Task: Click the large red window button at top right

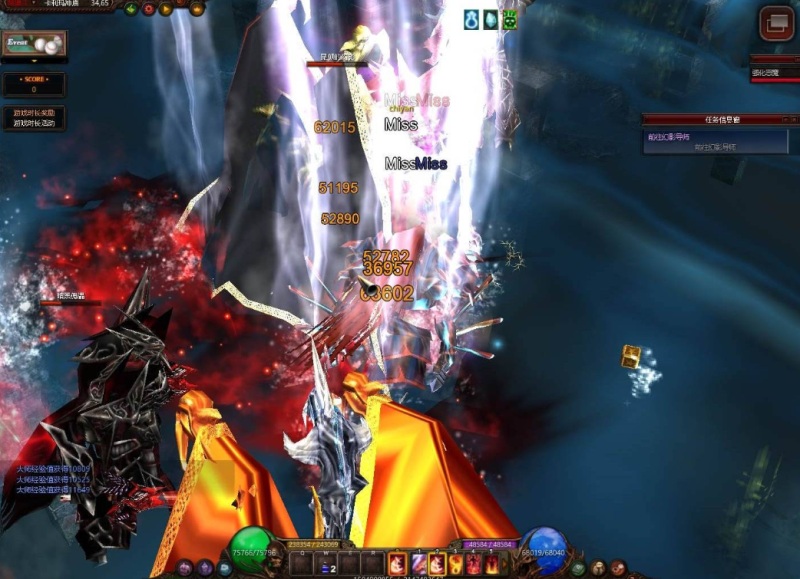Action: point(776,23)
